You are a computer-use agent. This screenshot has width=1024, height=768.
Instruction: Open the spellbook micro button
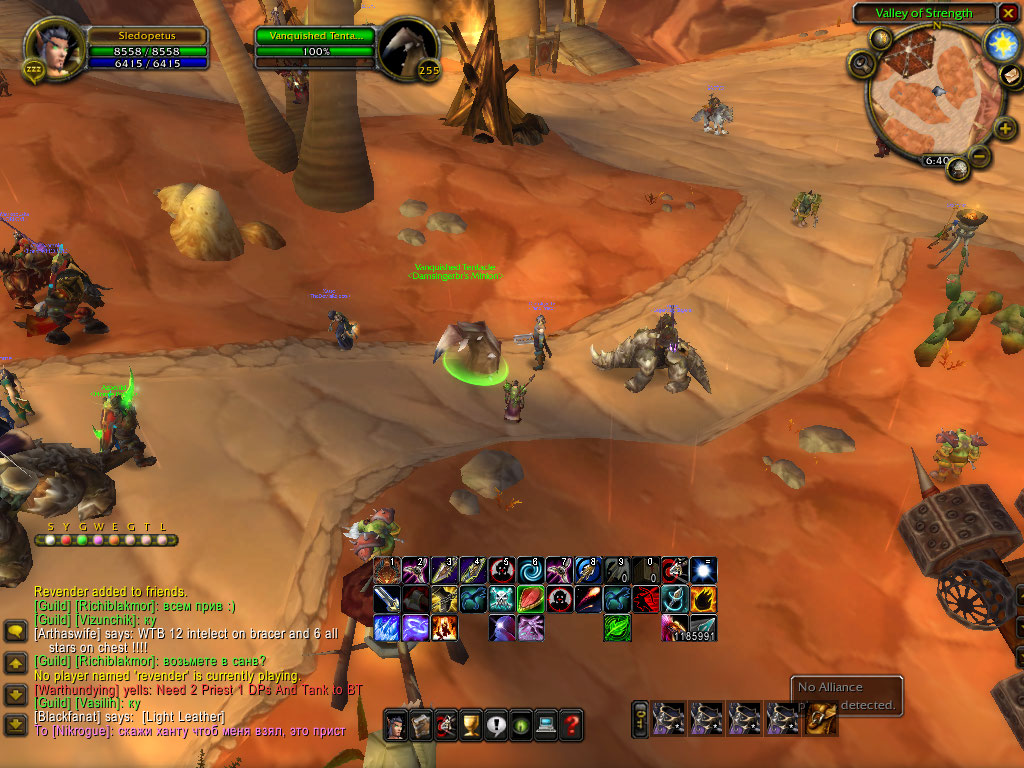click(x=421, y=724)
